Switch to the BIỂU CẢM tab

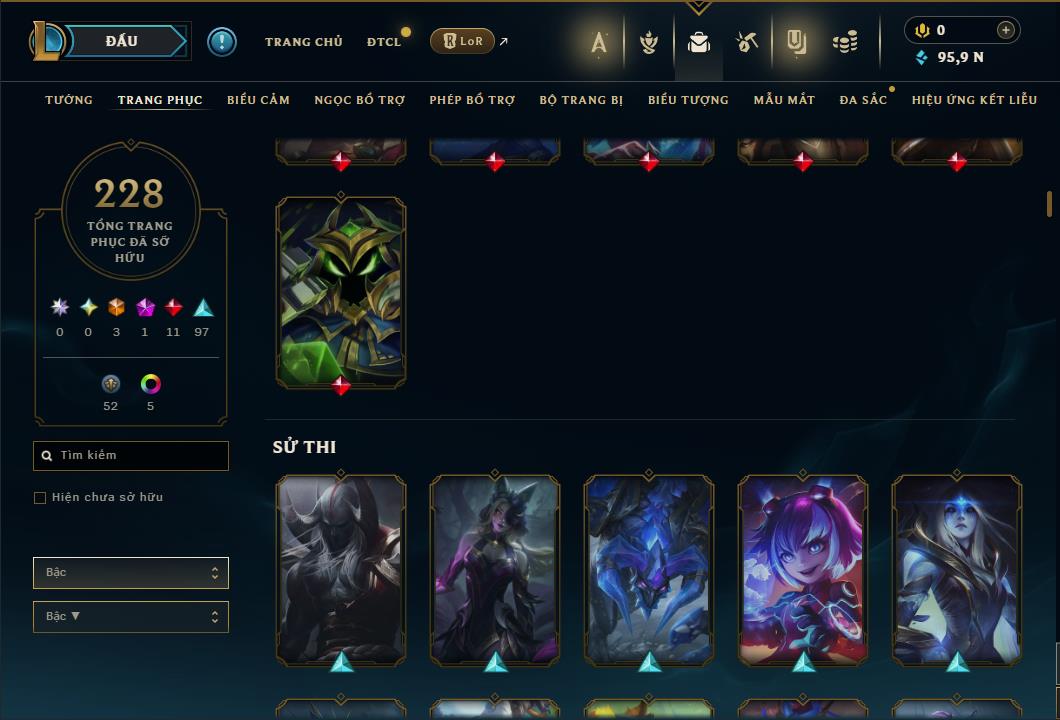pos(258,100)
